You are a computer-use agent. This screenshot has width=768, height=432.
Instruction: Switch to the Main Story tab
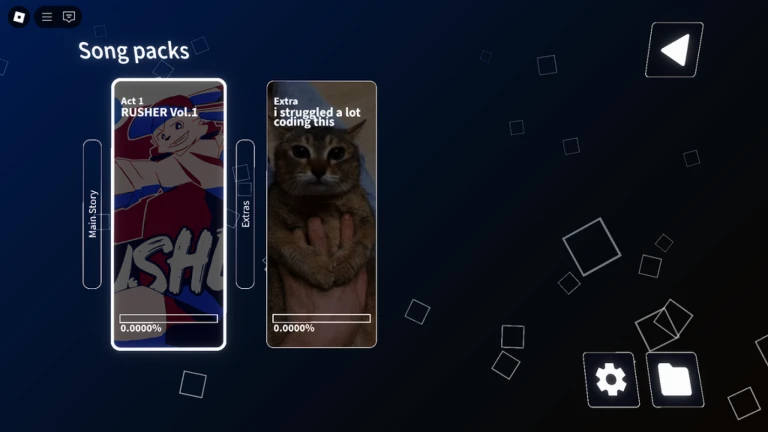click(x=92, y=214)
